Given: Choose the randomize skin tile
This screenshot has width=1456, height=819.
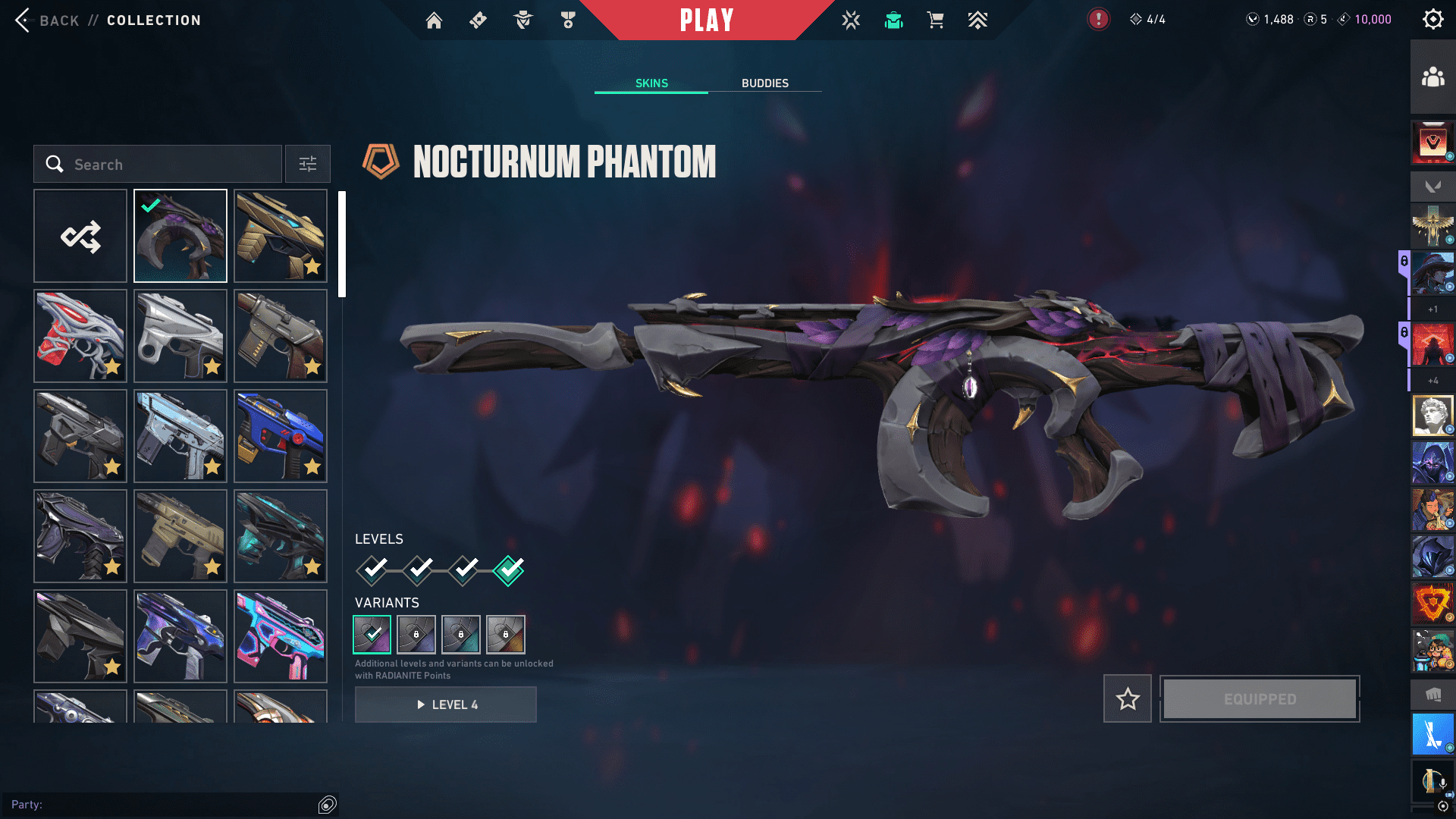Looking at the screenshot, I should (80, 237).
